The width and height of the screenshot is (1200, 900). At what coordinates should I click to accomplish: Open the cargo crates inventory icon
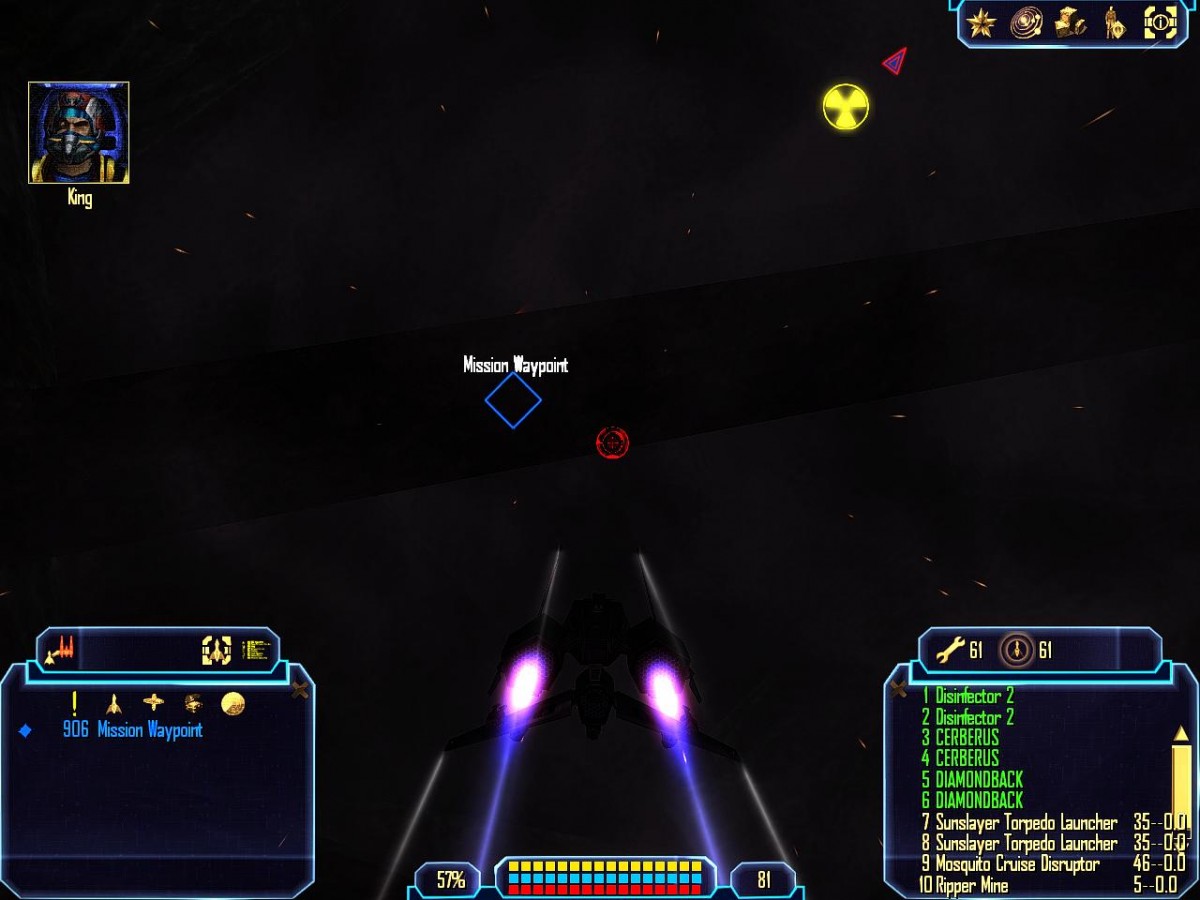[1070, 22]
